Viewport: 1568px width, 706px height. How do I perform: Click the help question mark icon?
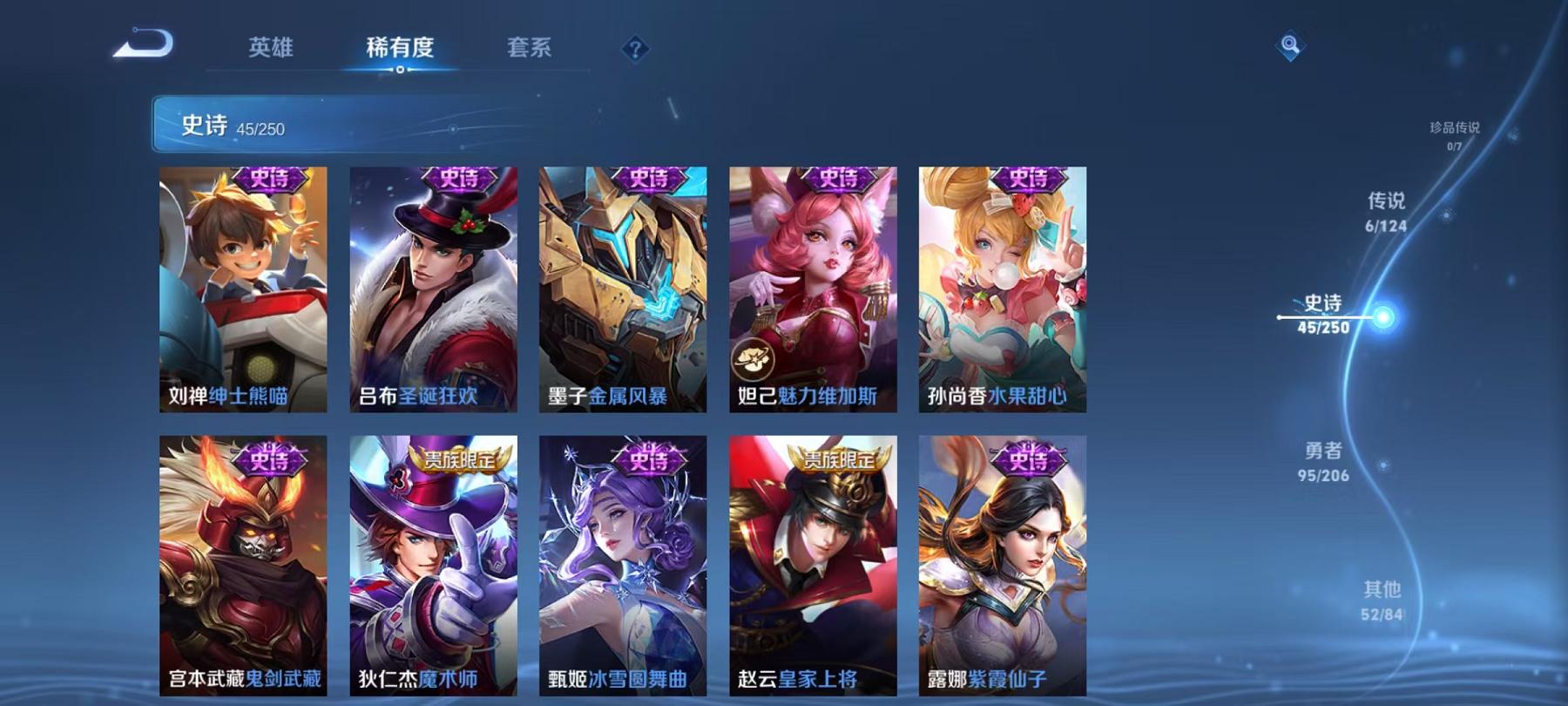pyautogui.click(x=635, y=50)
